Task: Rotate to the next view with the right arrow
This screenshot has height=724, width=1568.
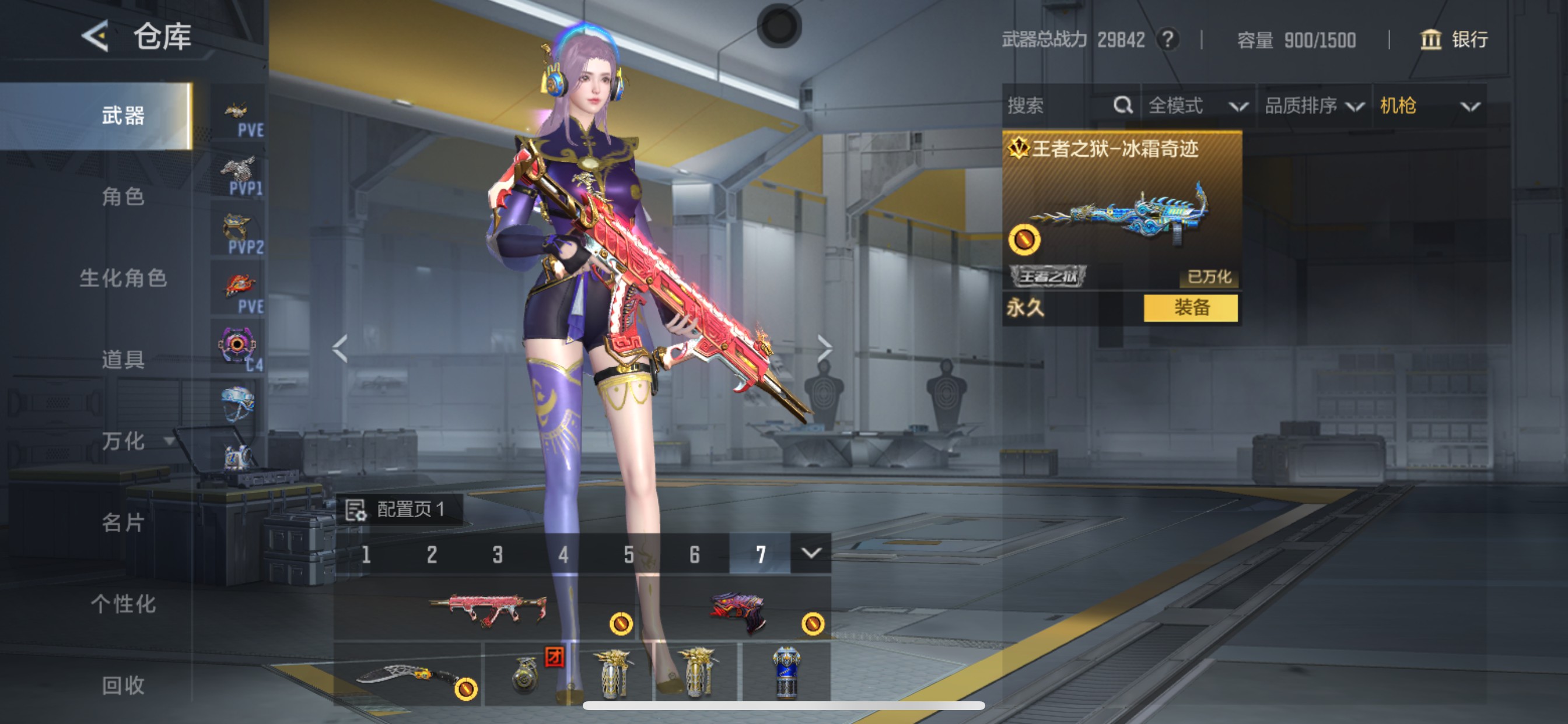Action: click(x=824, y=349)
